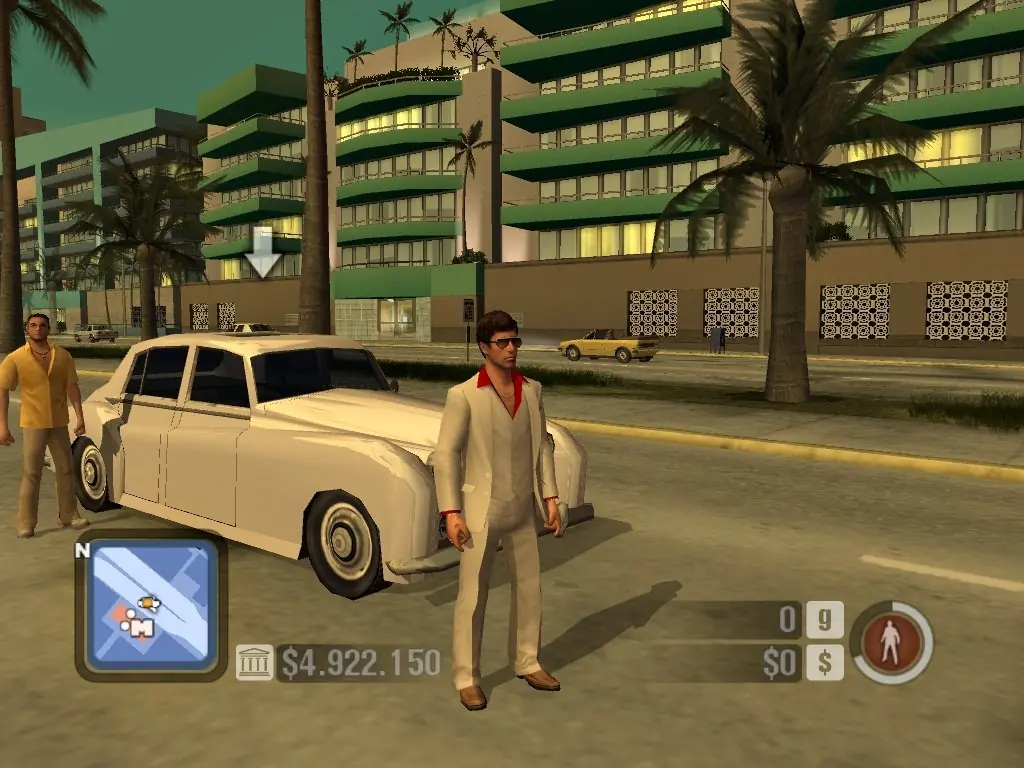1024x768 pixels.
Task: Click the dollar sign cash icon
Action: (824, 662)
